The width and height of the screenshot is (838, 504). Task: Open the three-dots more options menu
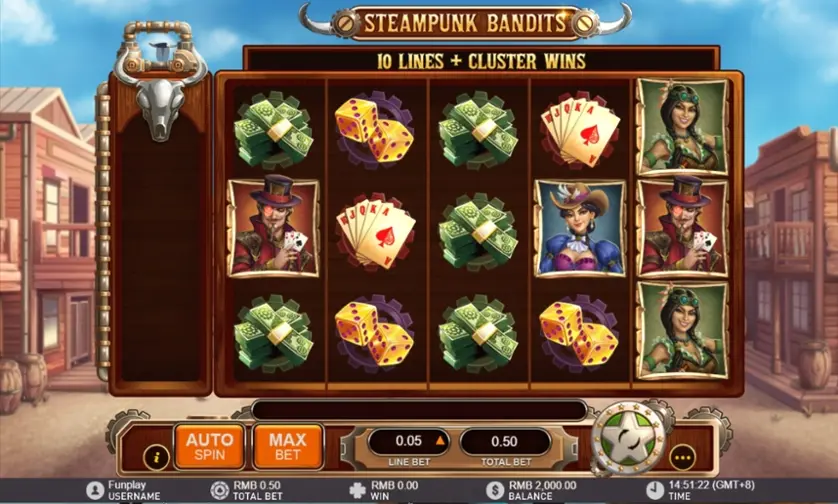point(684,458)
